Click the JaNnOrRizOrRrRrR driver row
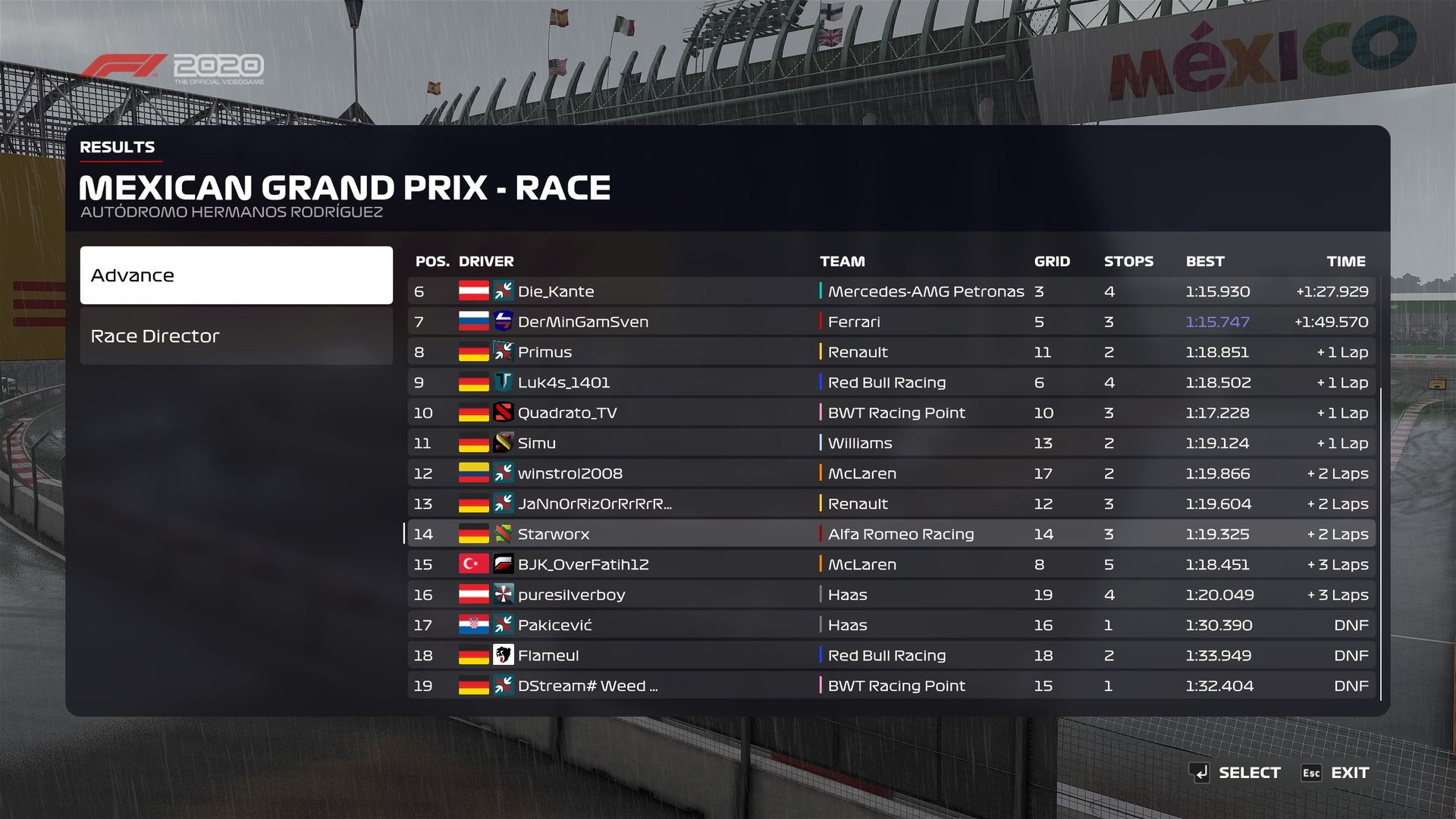The height and width of the screenshot is (819, 1456). tap(891, 504)
